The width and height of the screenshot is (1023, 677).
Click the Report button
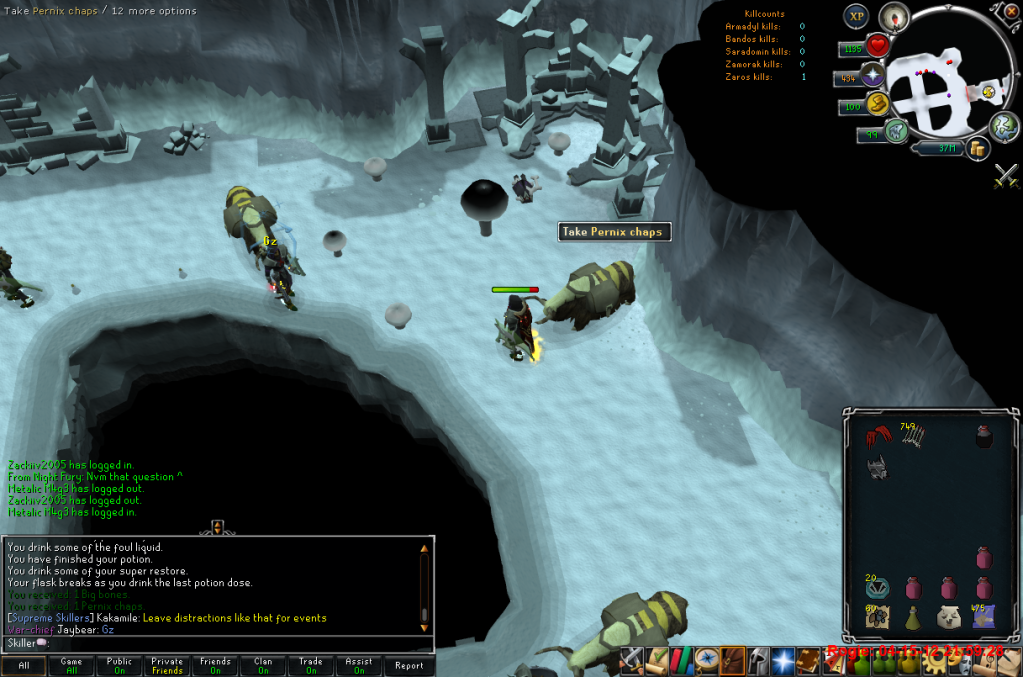[x=408, y=665]
